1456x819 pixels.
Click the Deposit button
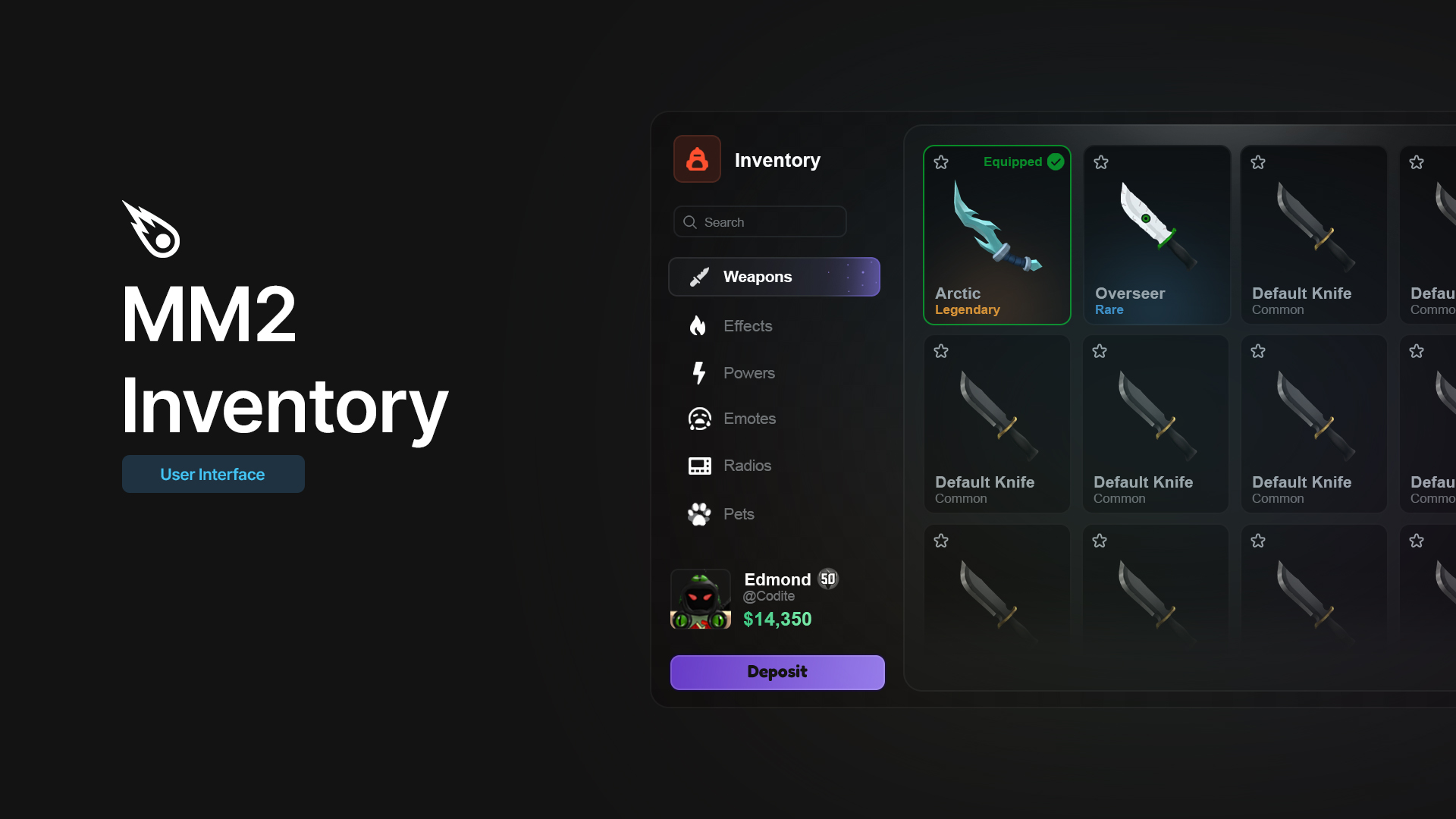pyautogui.click(x=777, y=672)
